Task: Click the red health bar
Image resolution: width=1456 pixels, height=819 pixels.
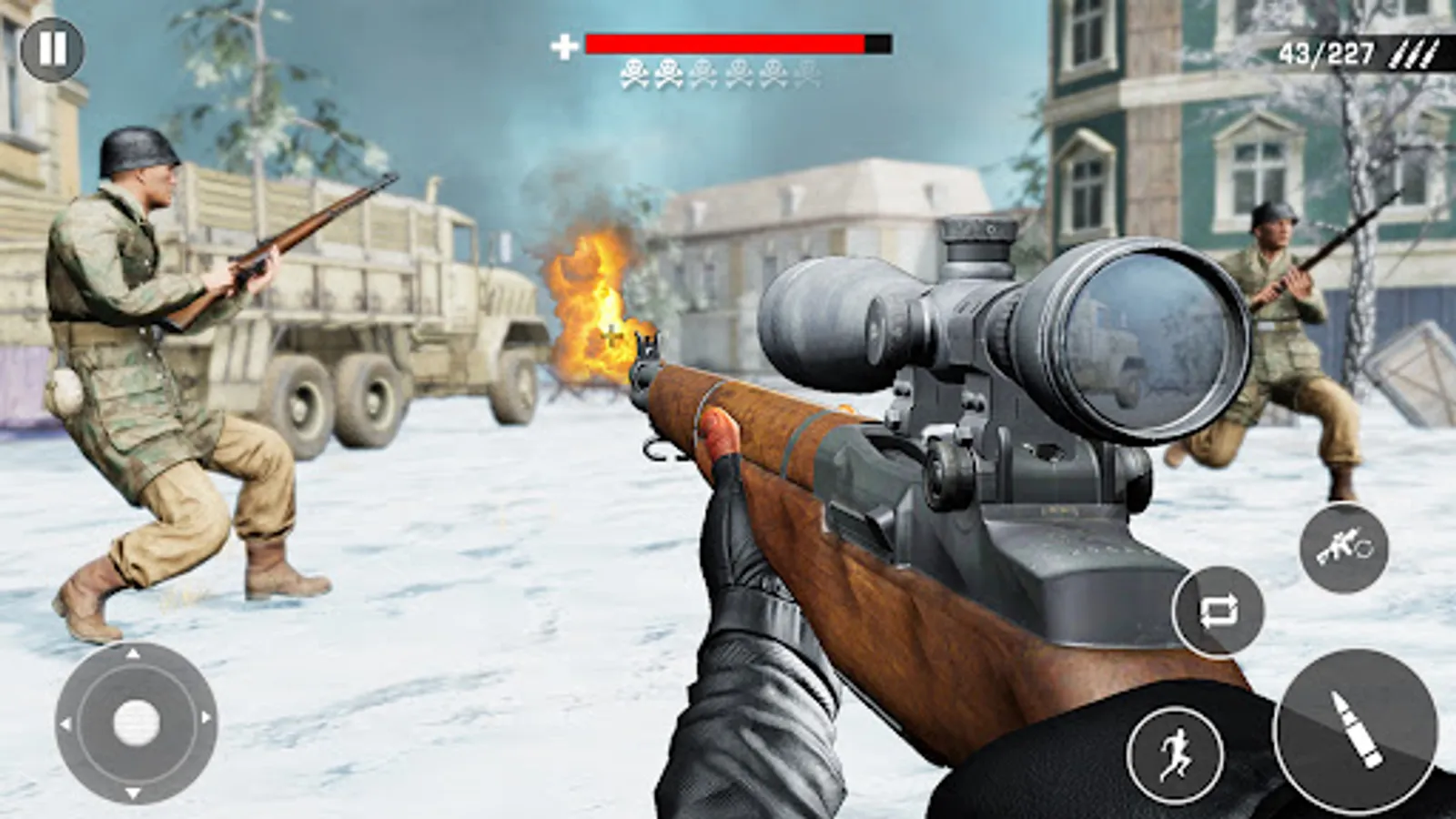Action: click(x=723, y=43)
